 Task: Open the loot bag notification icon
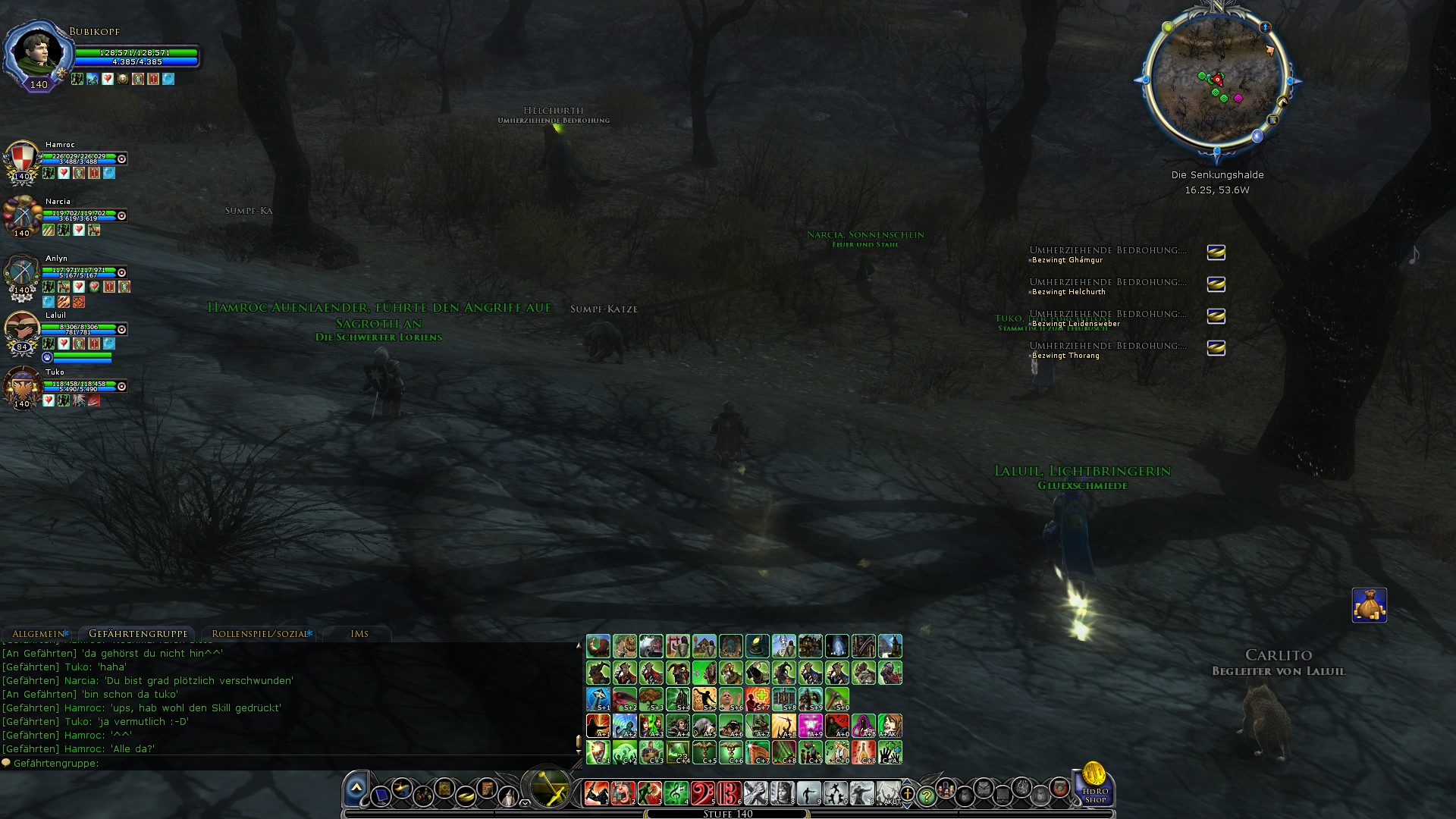(1369, 605)
